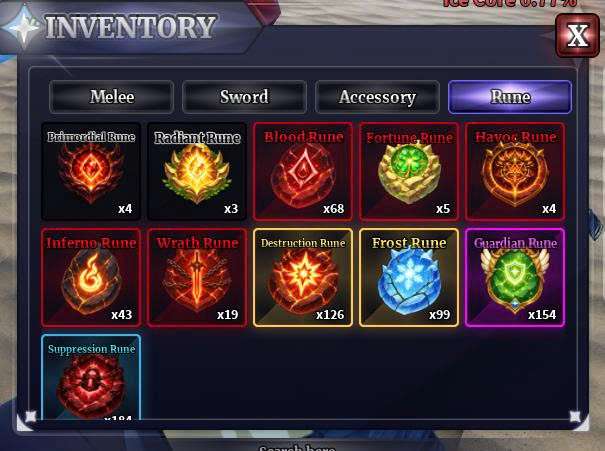
Task: Select the Rune tab
Action: coord(510,97)
